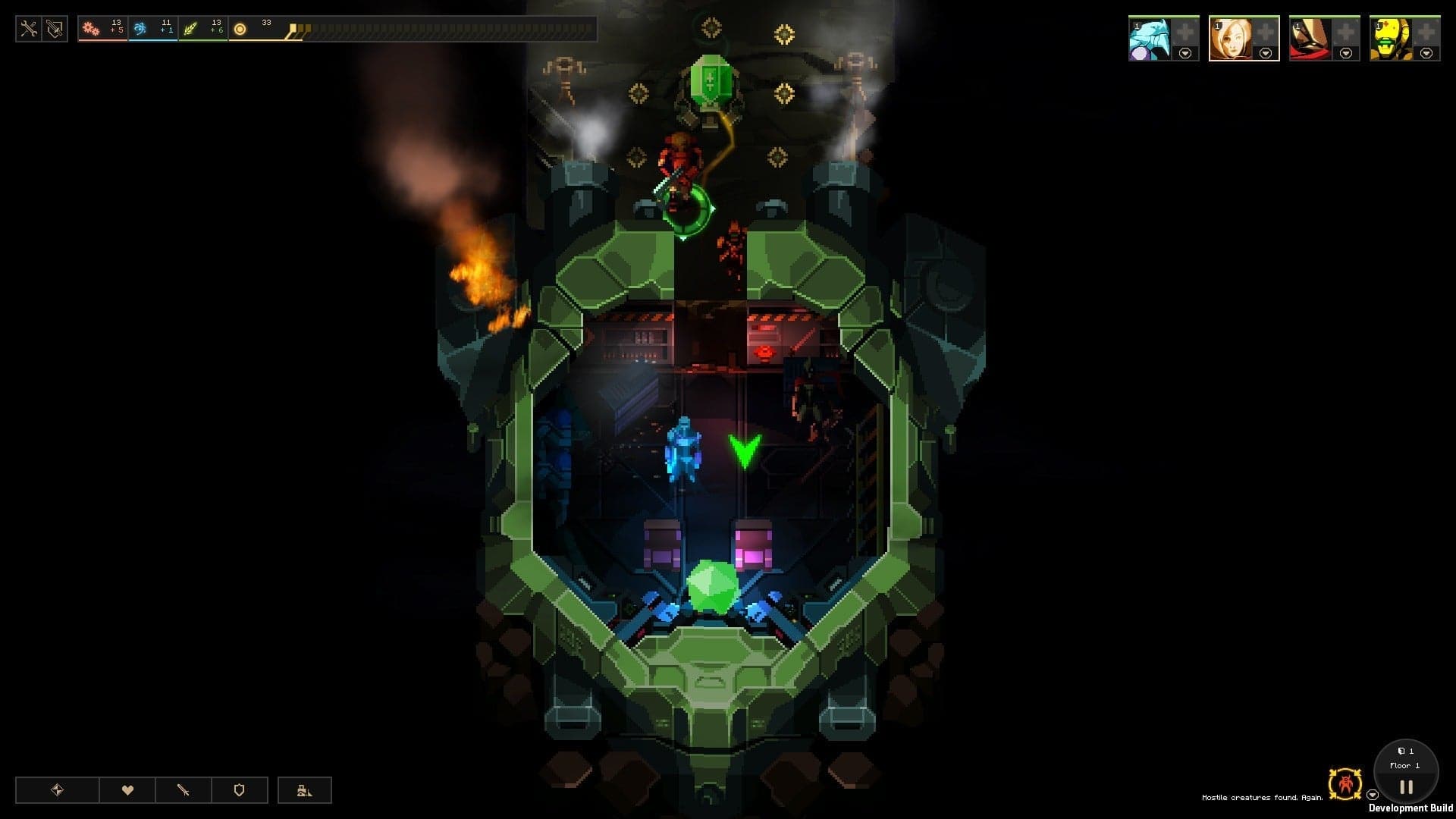The image size is (1456, 819).
Task: Expand the yellow robot hero's details
Action: (1426, 52)
